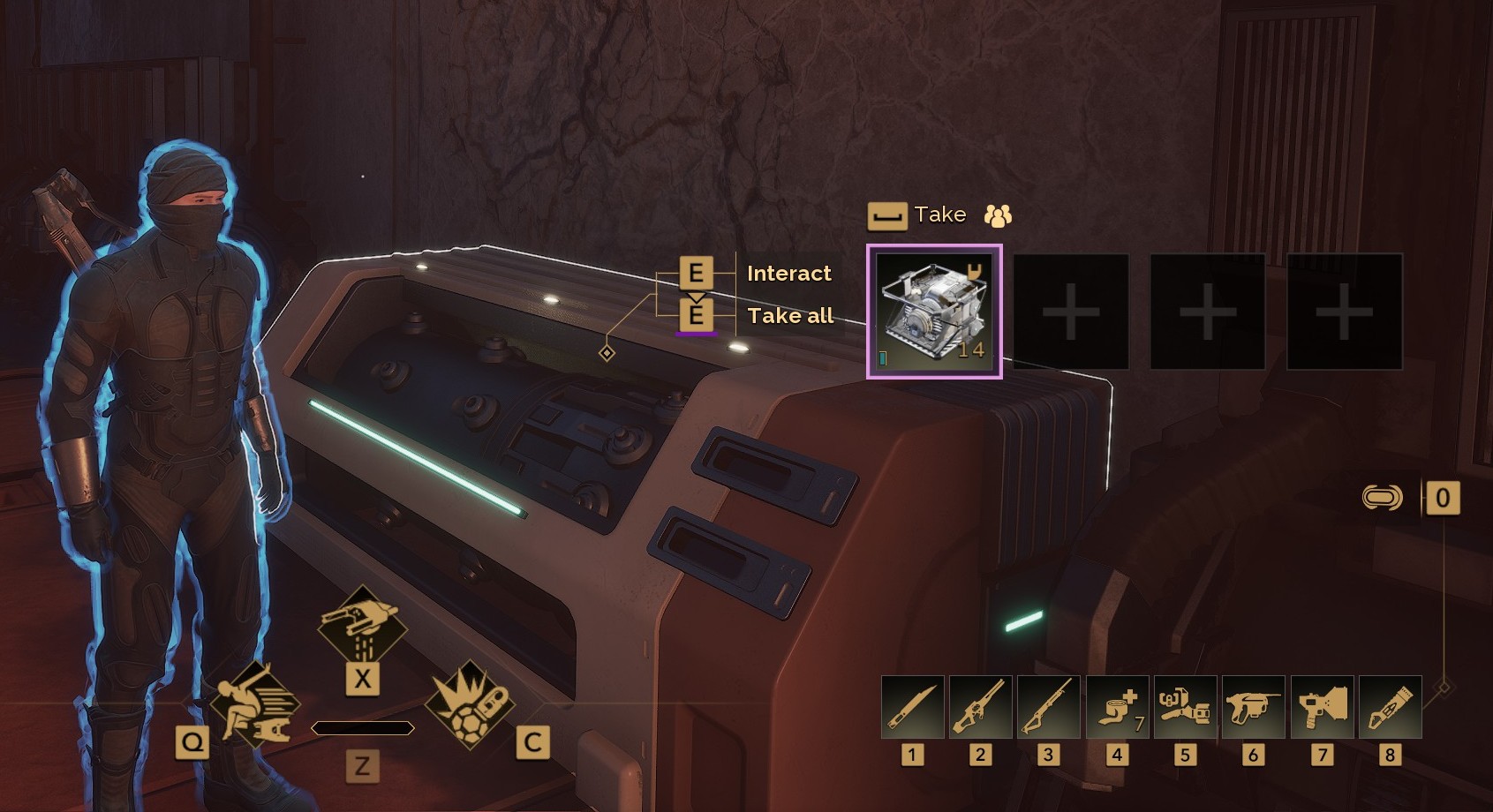Use the bandage item in hotbar
The width and height of the screenshot is (1493, 812).
1117,707
